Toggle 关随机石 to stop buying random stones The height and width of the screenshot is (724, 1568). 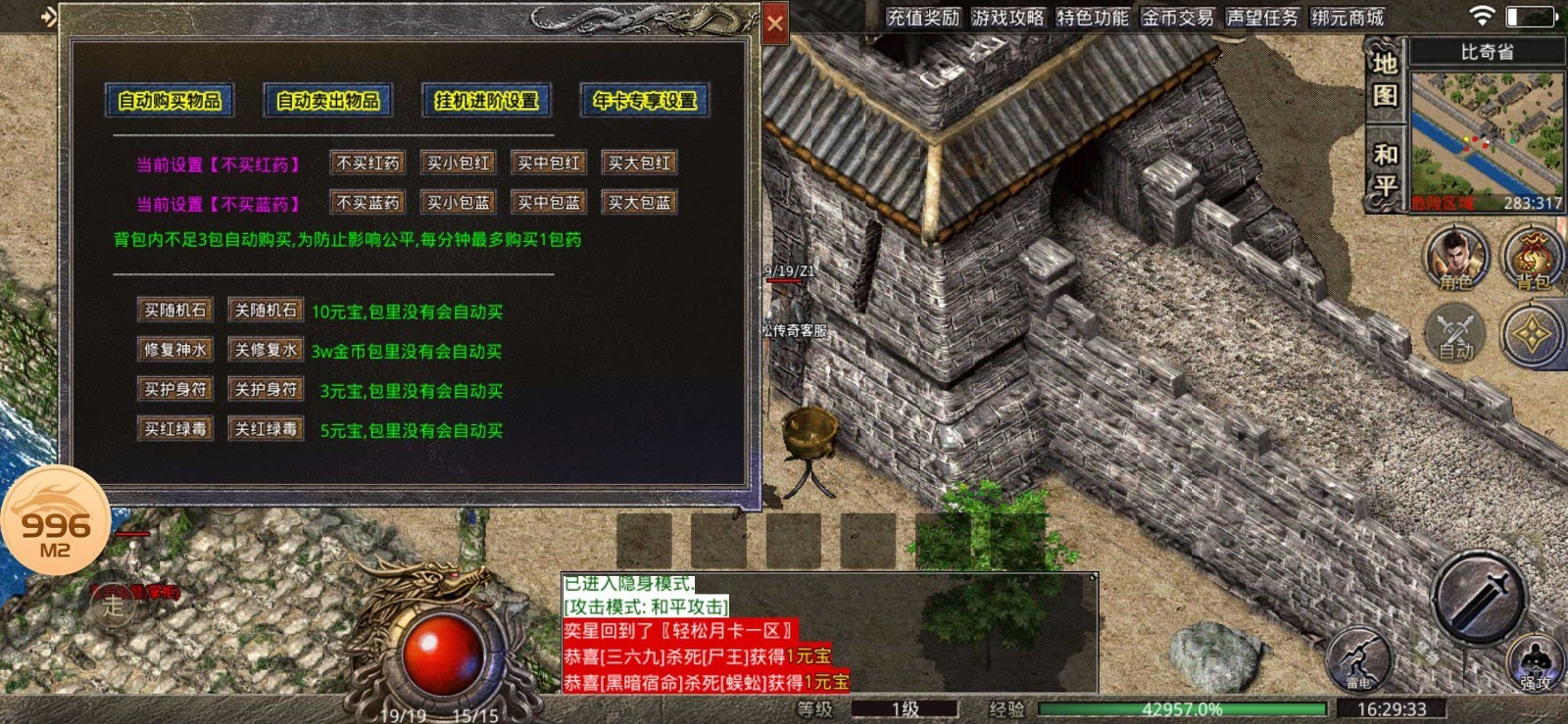(265, 311)
